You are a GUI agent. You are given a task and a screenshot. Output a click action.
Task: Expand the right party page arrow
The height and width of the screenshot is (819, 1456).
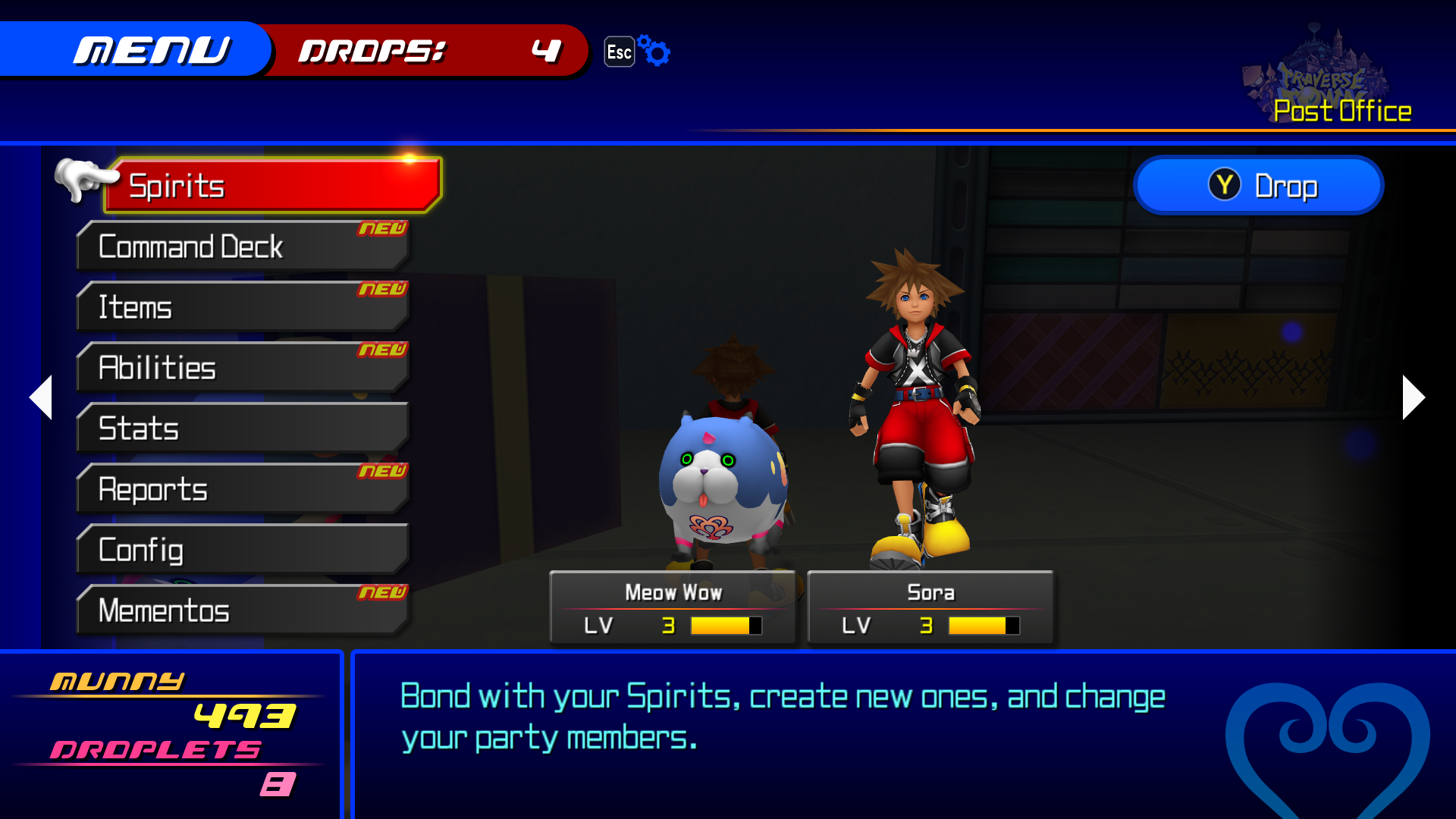coord(1412,397)
